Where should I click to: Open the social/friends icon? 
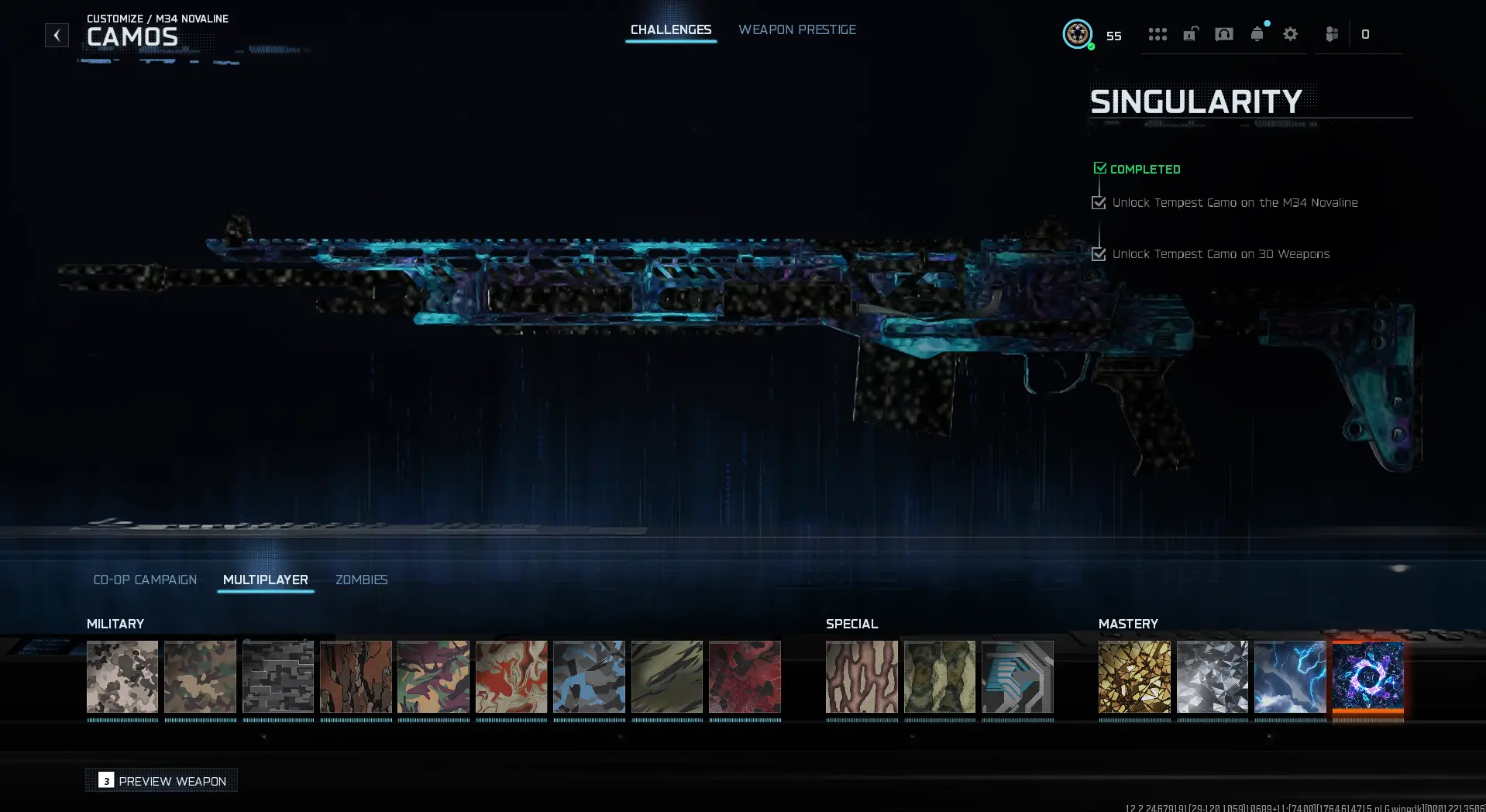pyautogui.click(x=1332, y=34)
